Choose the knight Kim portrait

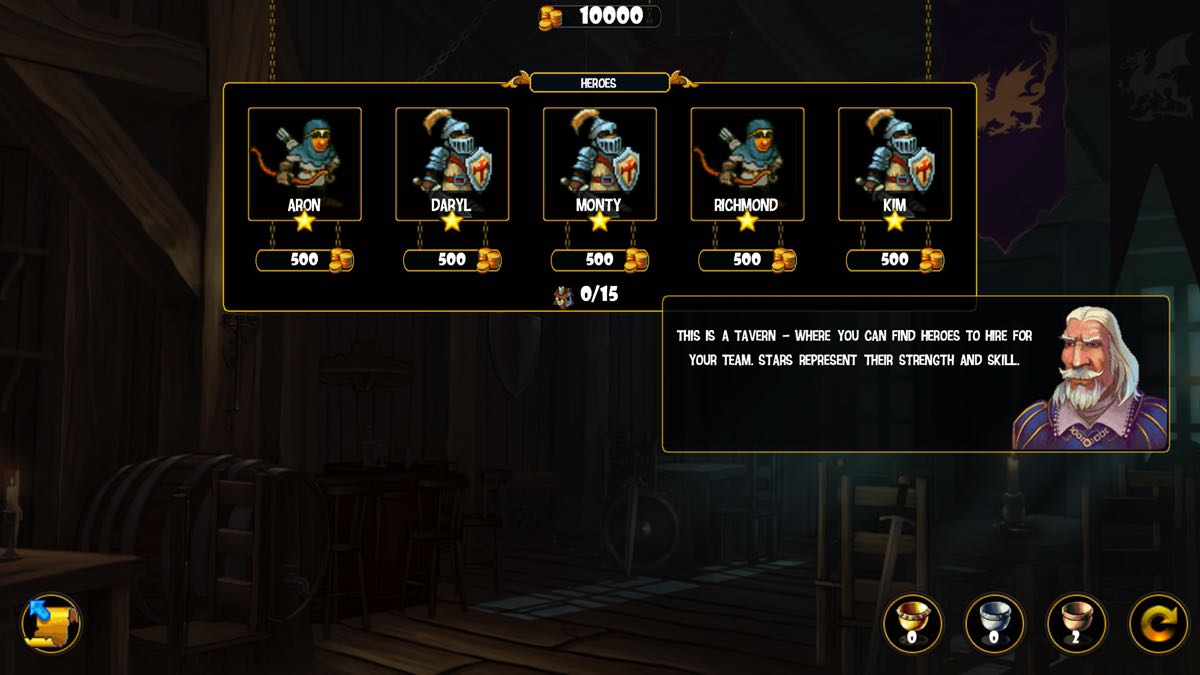point(894,163)
